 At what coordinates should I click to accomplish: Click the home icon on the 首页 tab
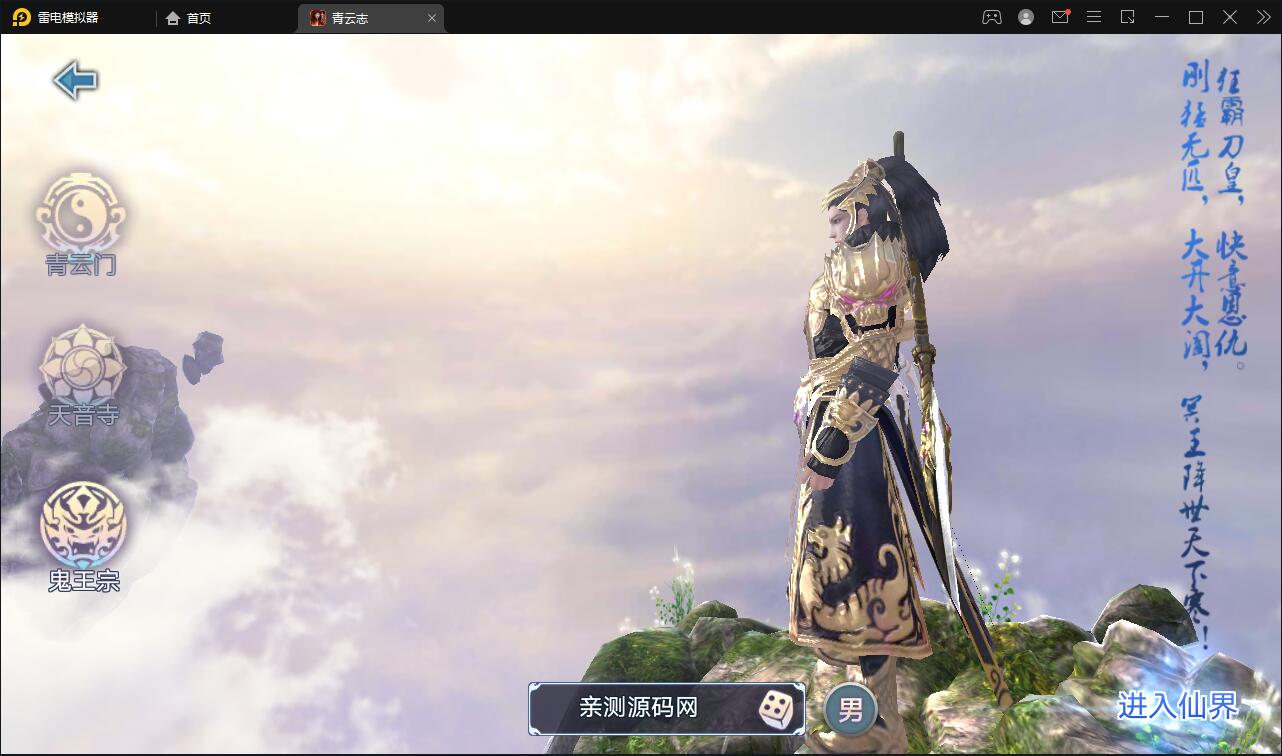(x=172, y=17)
